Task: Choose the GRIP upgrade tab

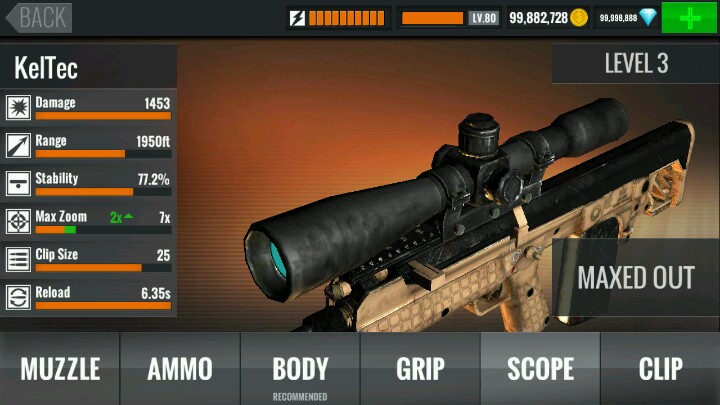Action: tap(420, 368)
